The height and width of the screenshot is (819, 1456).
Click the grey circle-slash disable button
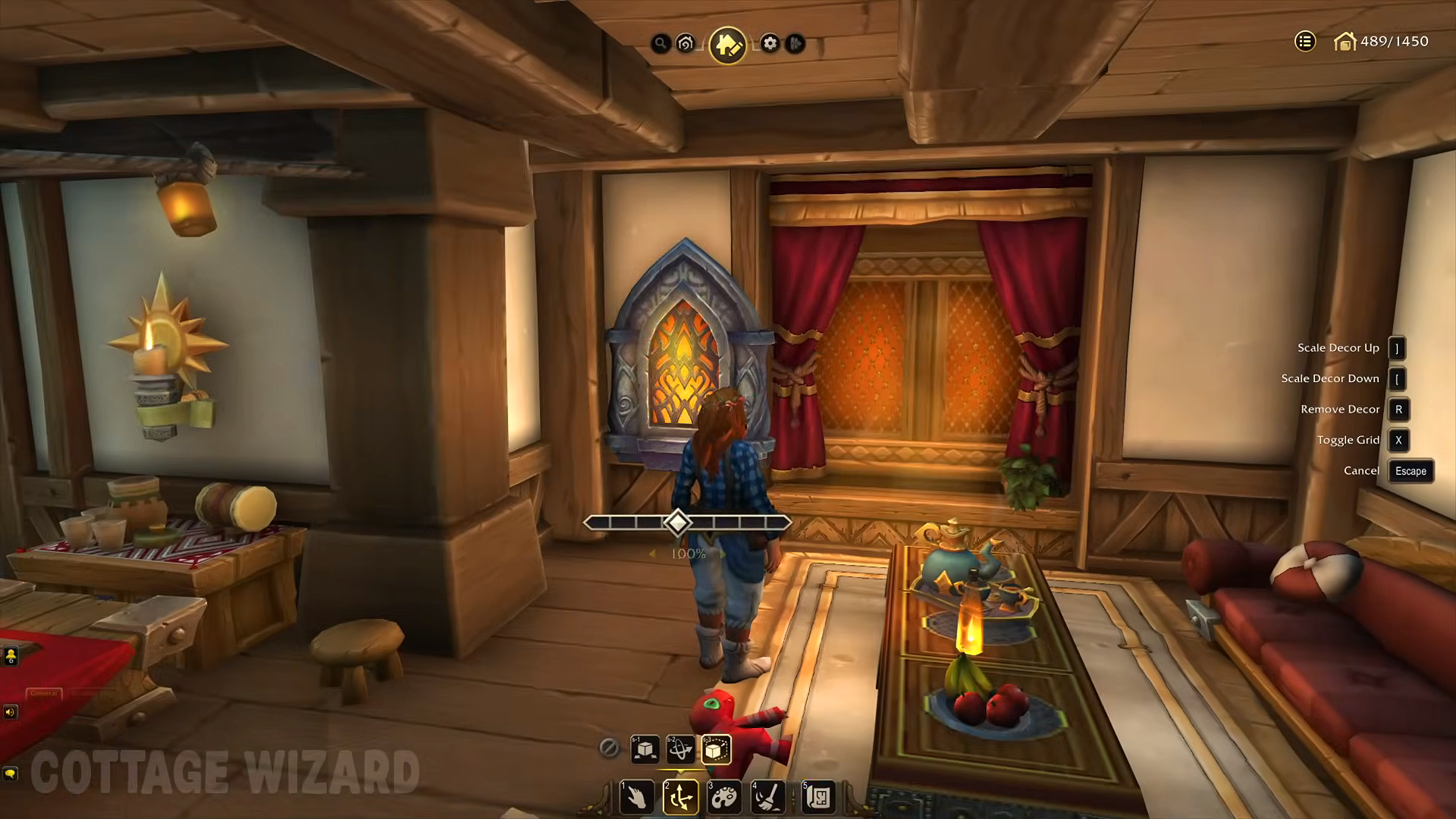pos(608,748)
